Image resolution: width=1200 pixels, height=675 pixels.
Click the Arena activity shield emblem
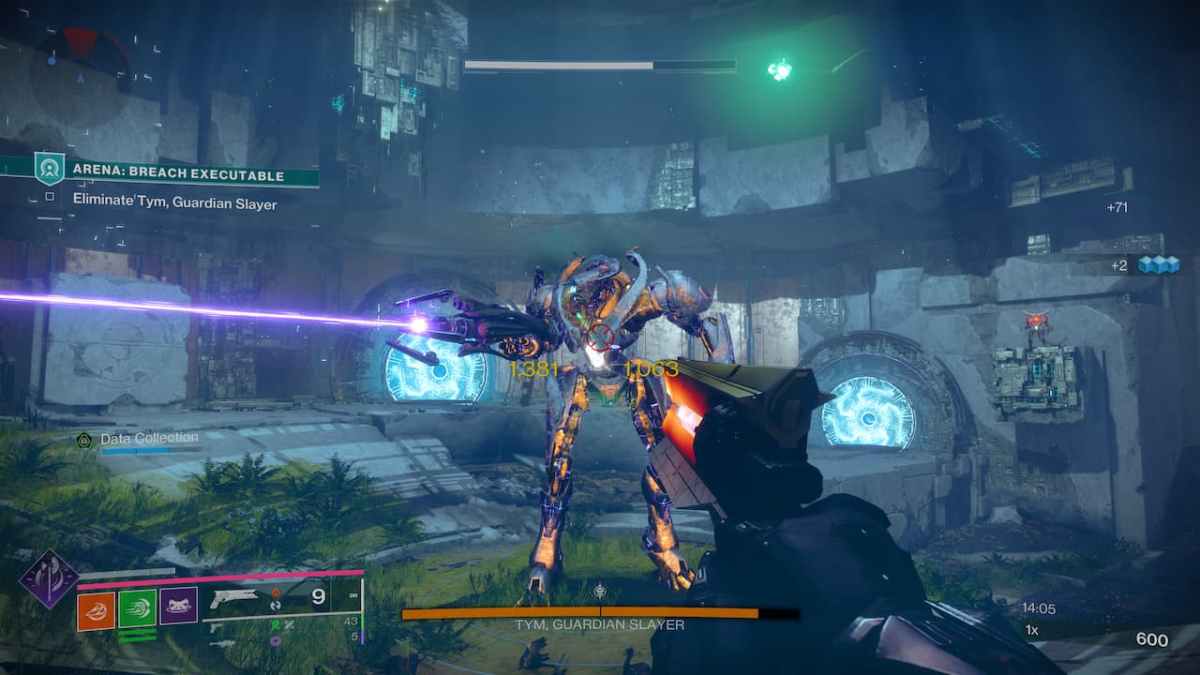(49, 167)
